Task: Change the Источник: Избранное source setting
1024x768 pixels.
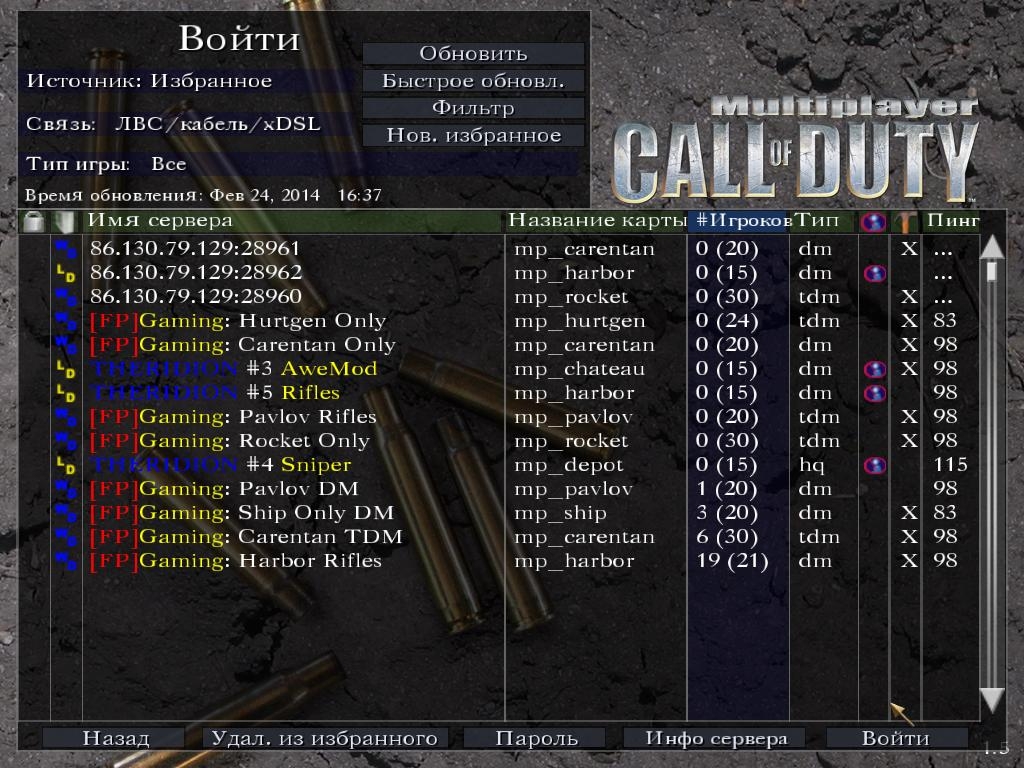Action: click(x=150, y=81)
